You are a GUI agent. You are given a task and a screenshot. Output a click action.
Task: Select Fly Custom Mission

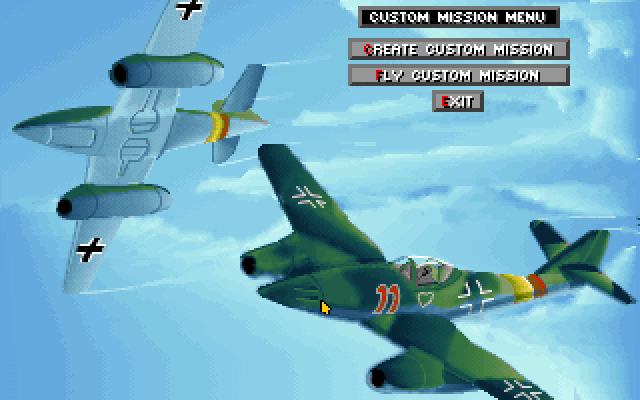pyautogui.click(x=458, y=75)
